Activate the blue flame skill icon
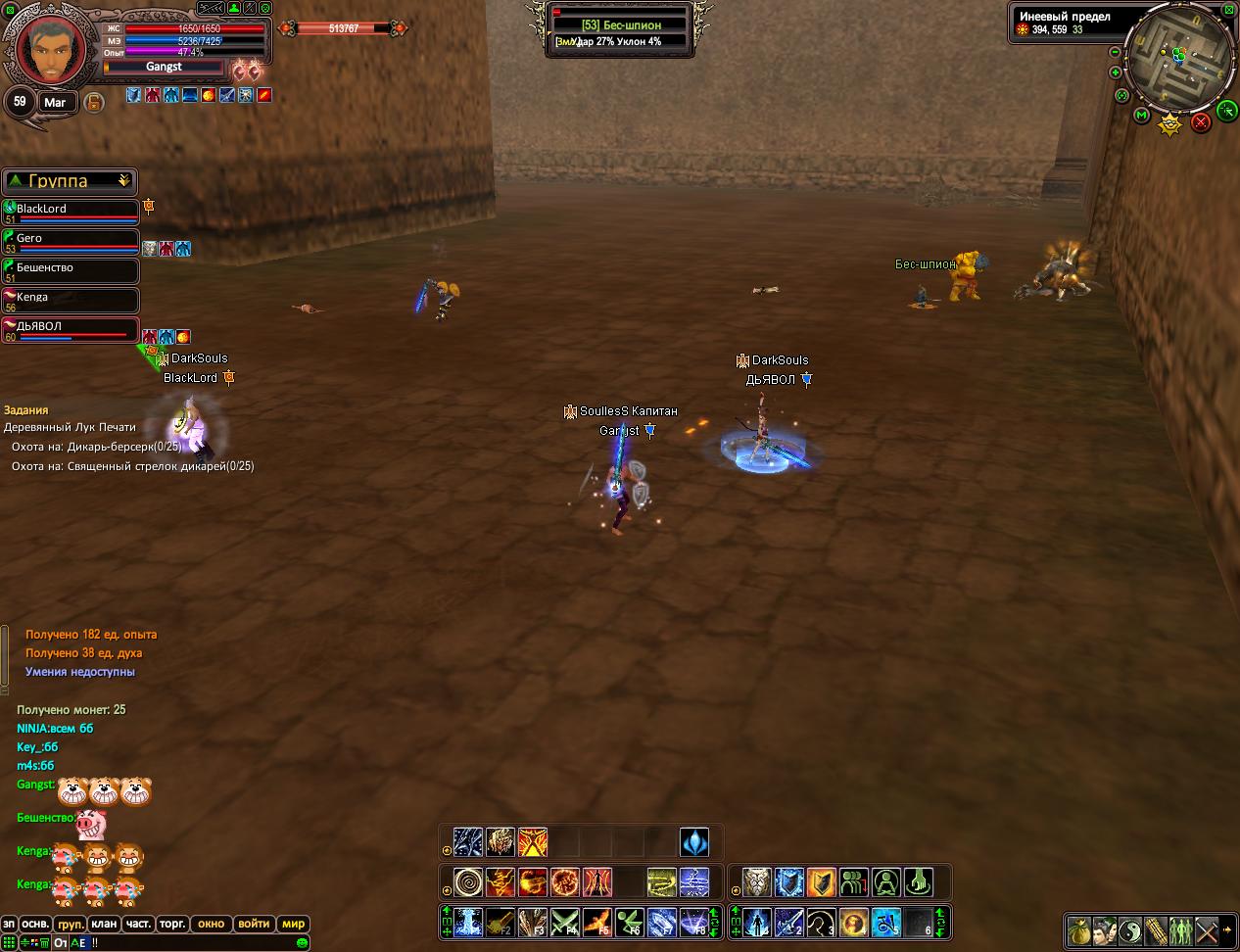The width and height of the screenshot is (1240, 952). pyautogui.click(x=694, y=842)
